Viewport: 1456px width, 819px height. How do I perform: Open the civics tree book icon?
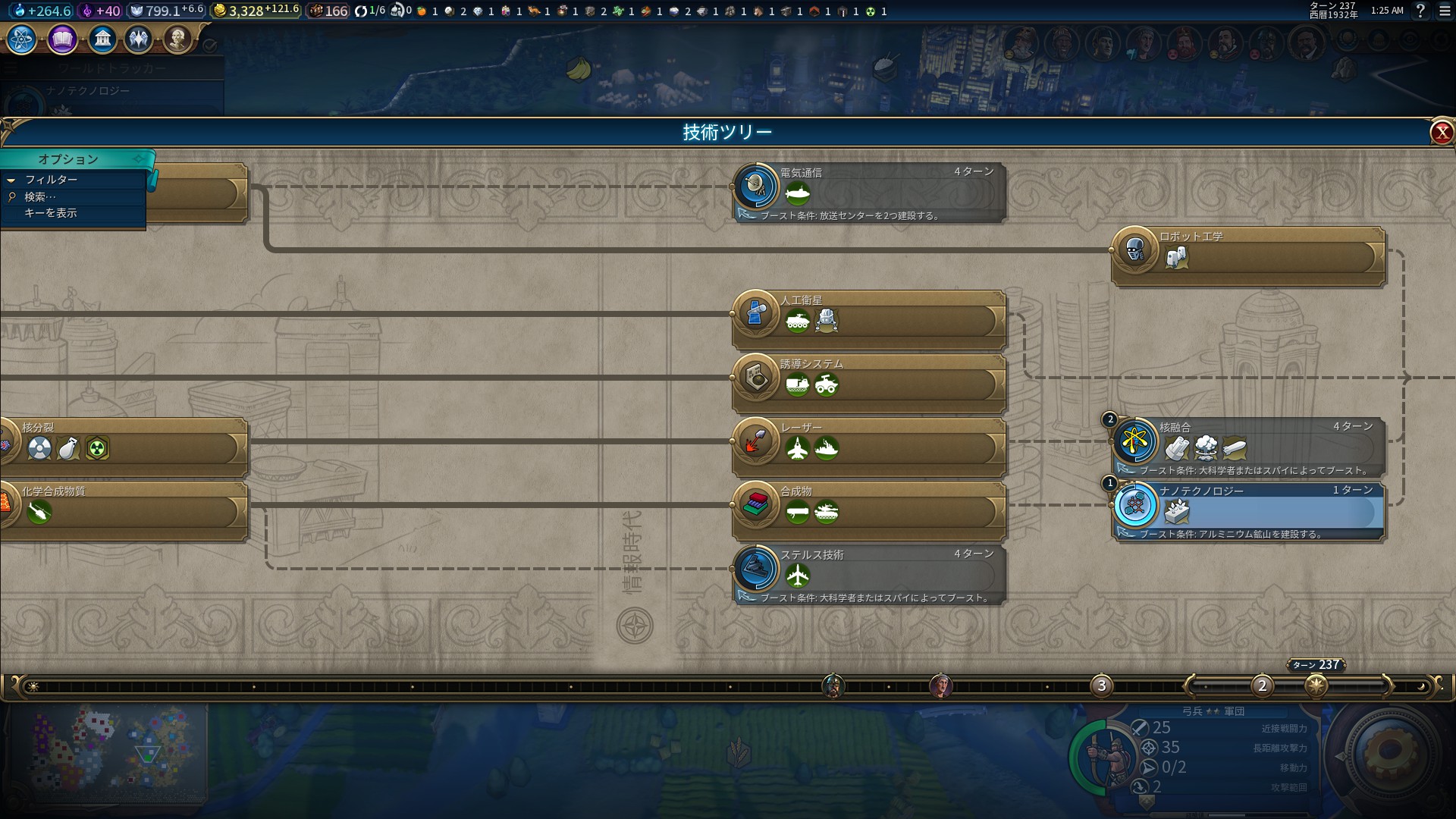[62, 39]
